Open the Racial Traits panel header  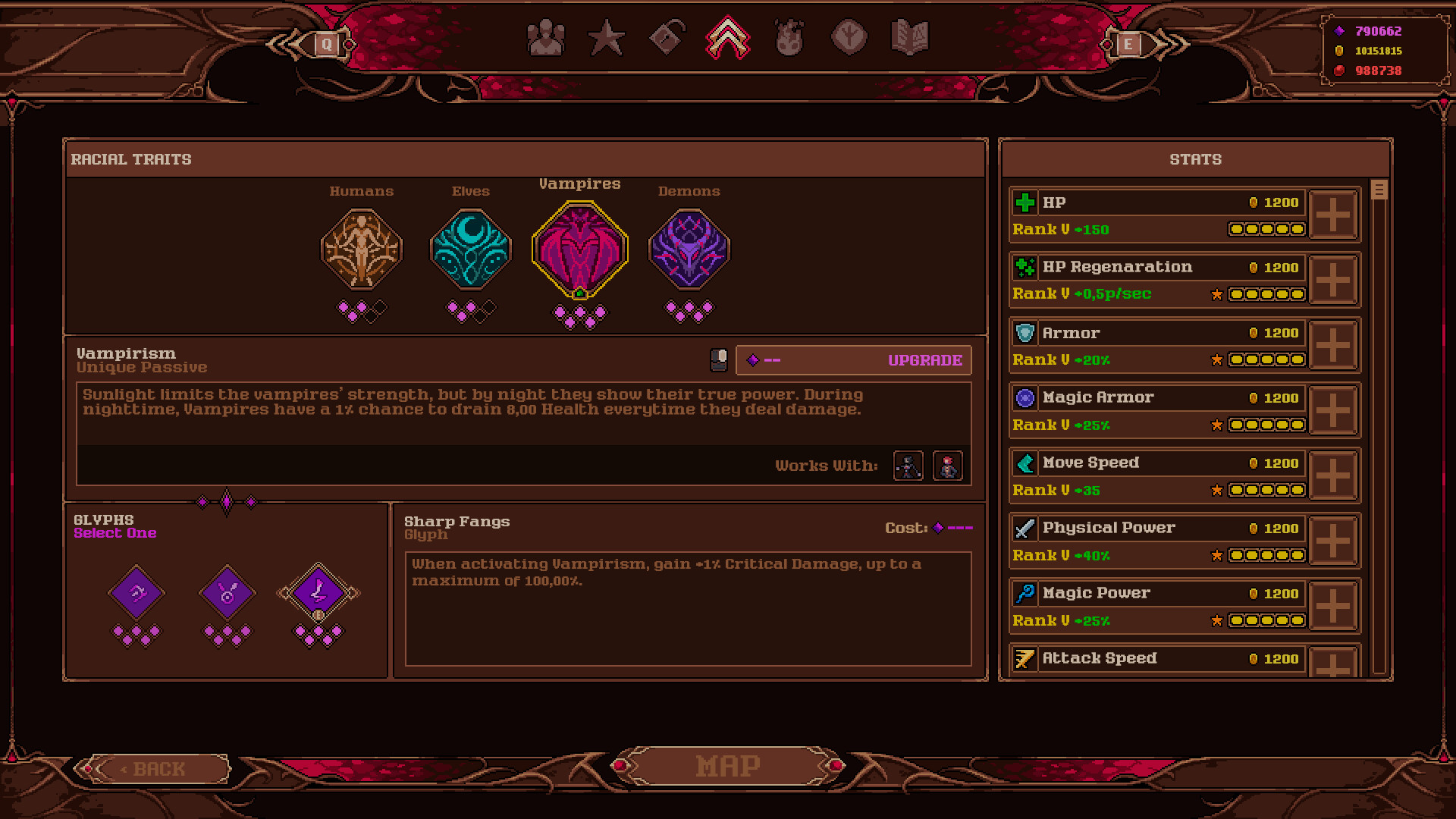click(x=130, y=159)
